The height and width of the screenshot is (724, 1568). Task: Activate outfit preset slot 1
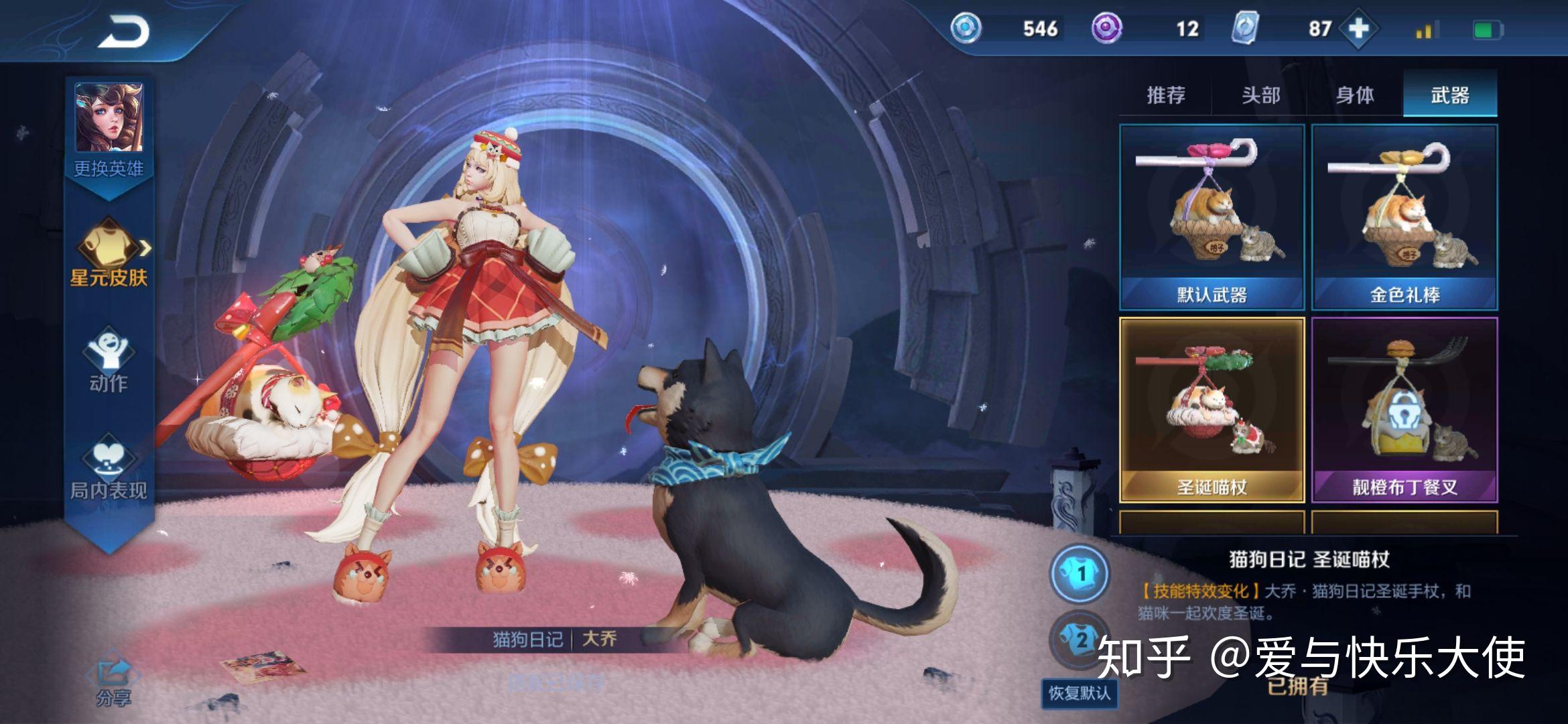click(1080, 573)
